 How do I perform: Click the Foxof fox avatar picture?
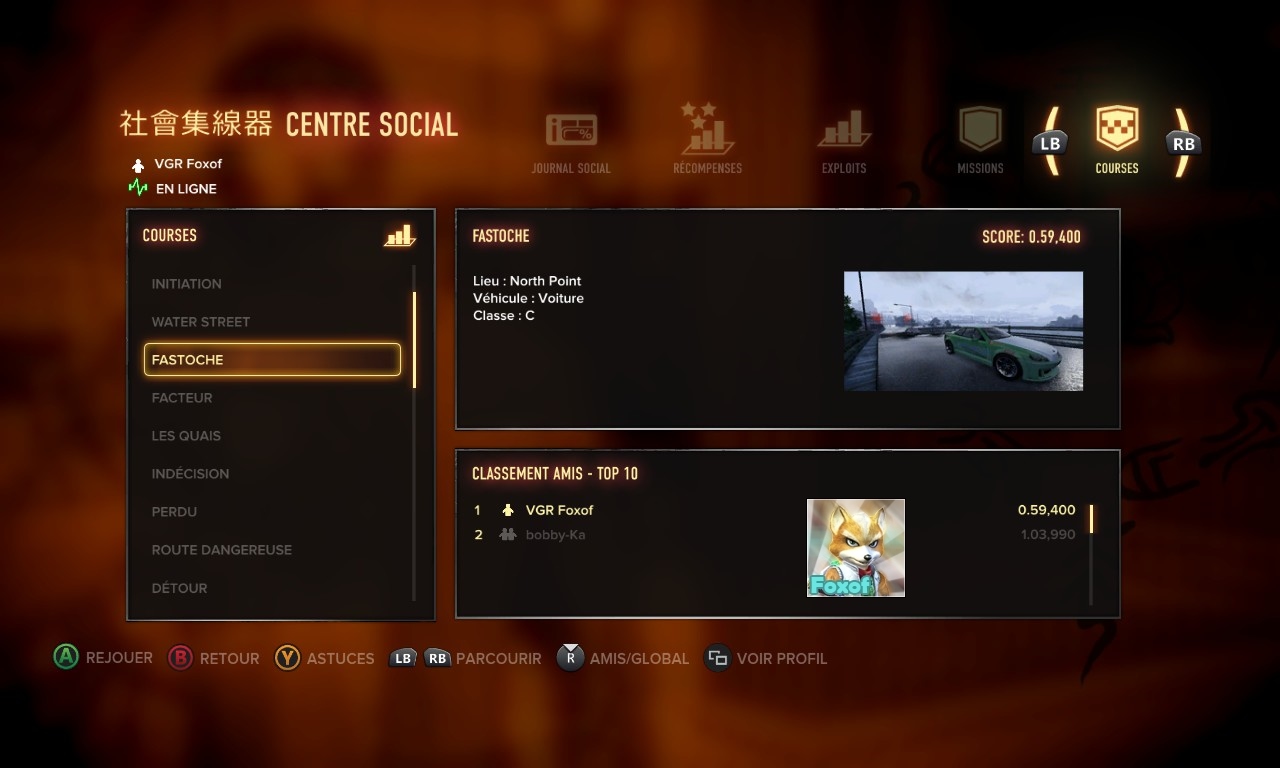coord(856,548)
